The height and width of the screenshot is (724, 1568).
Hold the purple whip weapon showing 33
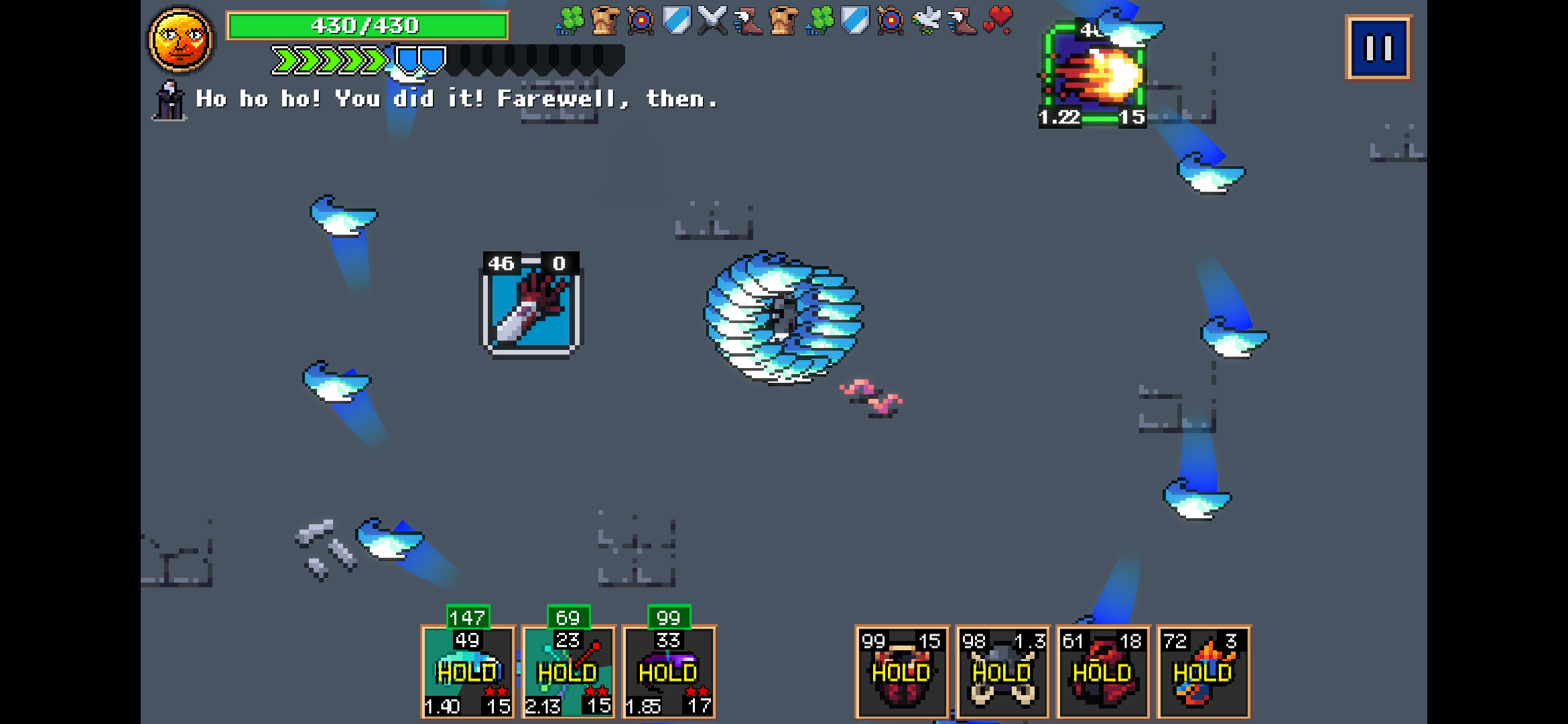(669, 670)
